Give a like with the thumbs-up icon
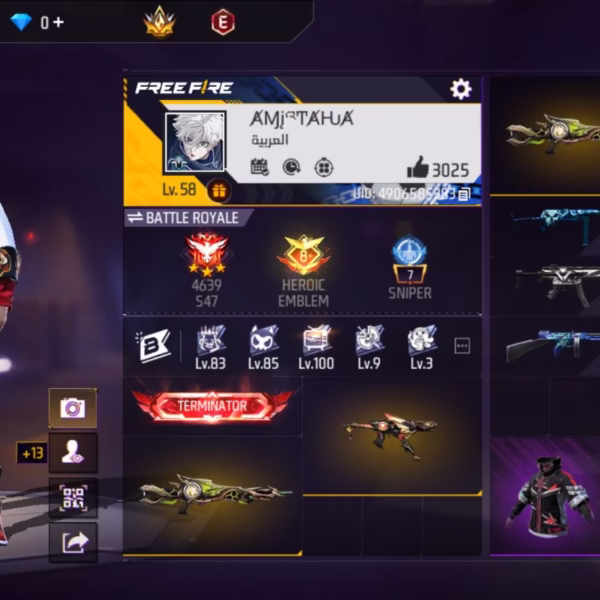The image size is (600, 600). pos(417,169)
